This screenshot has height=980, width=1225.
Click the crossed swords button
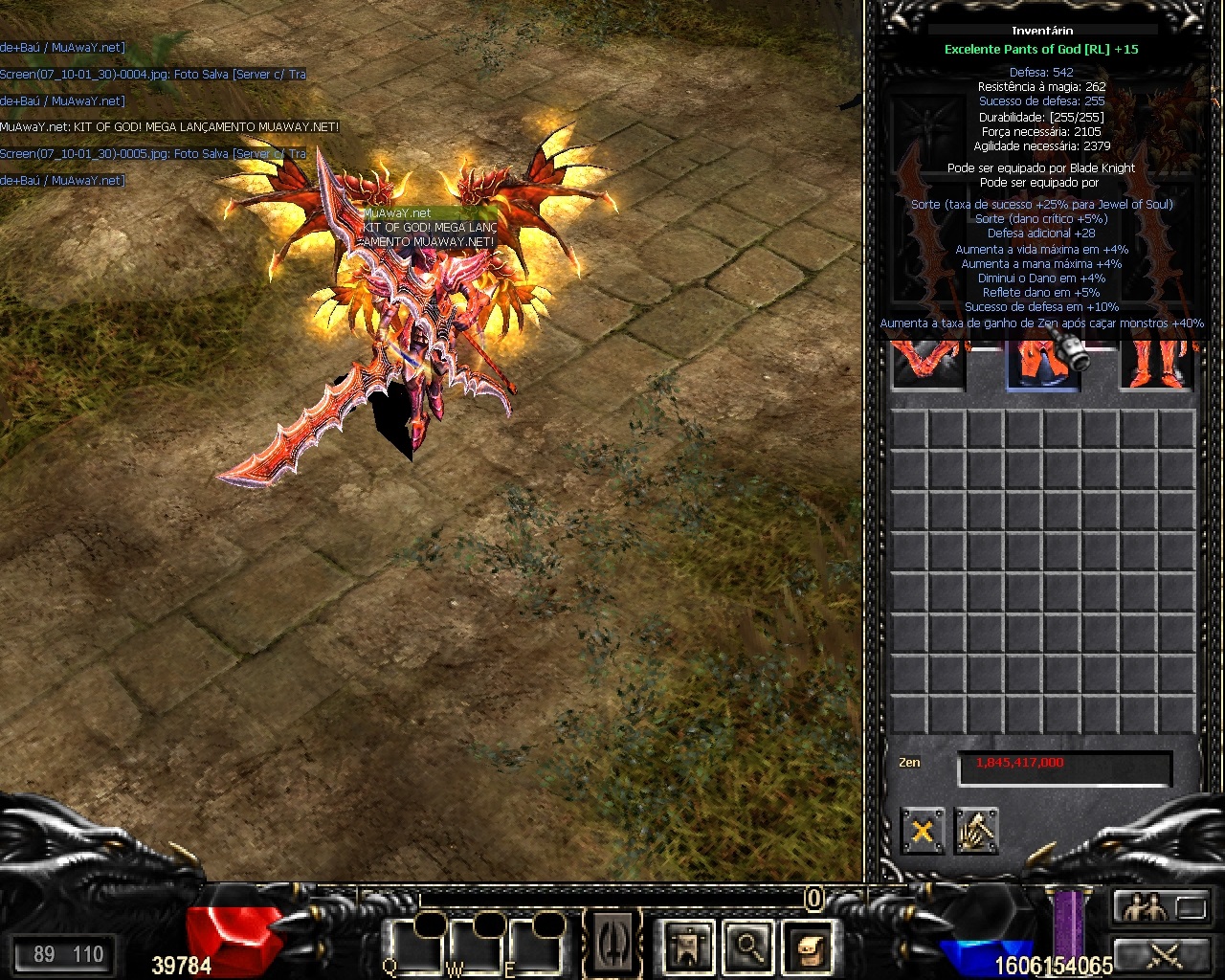(1163, 953)
